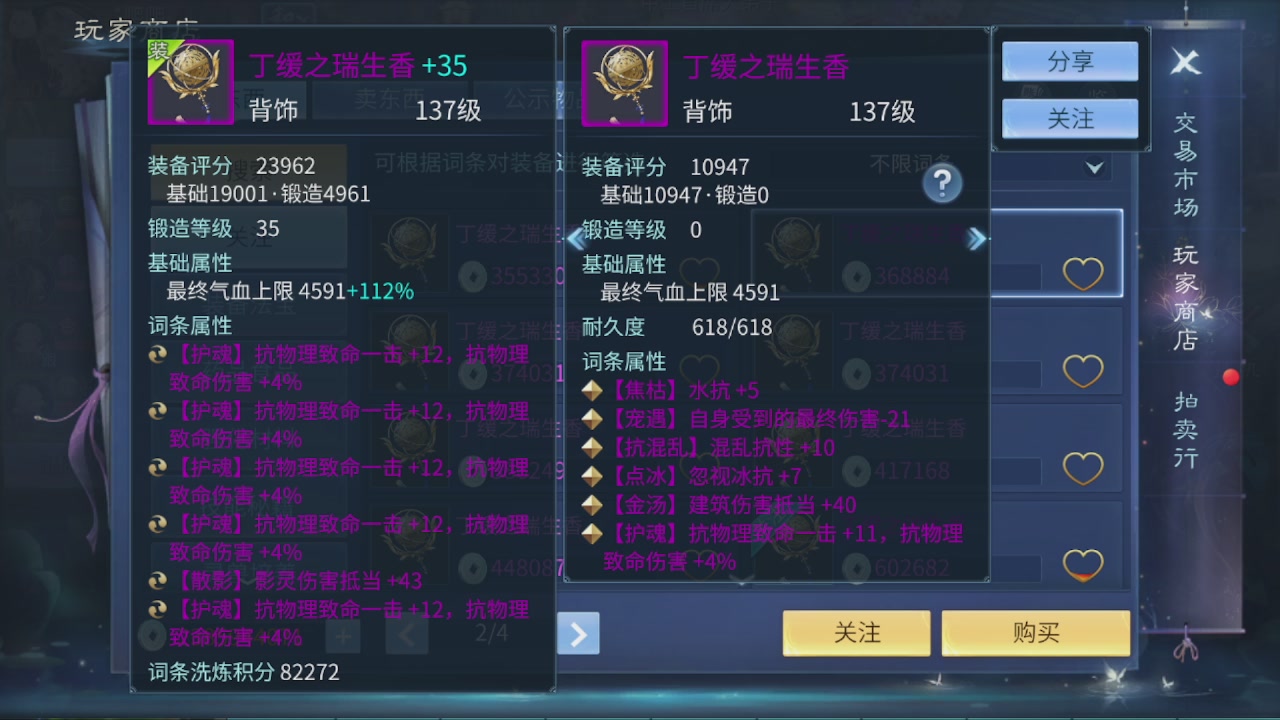Expand the blue right chevron beside the top listing

(976, 238)
